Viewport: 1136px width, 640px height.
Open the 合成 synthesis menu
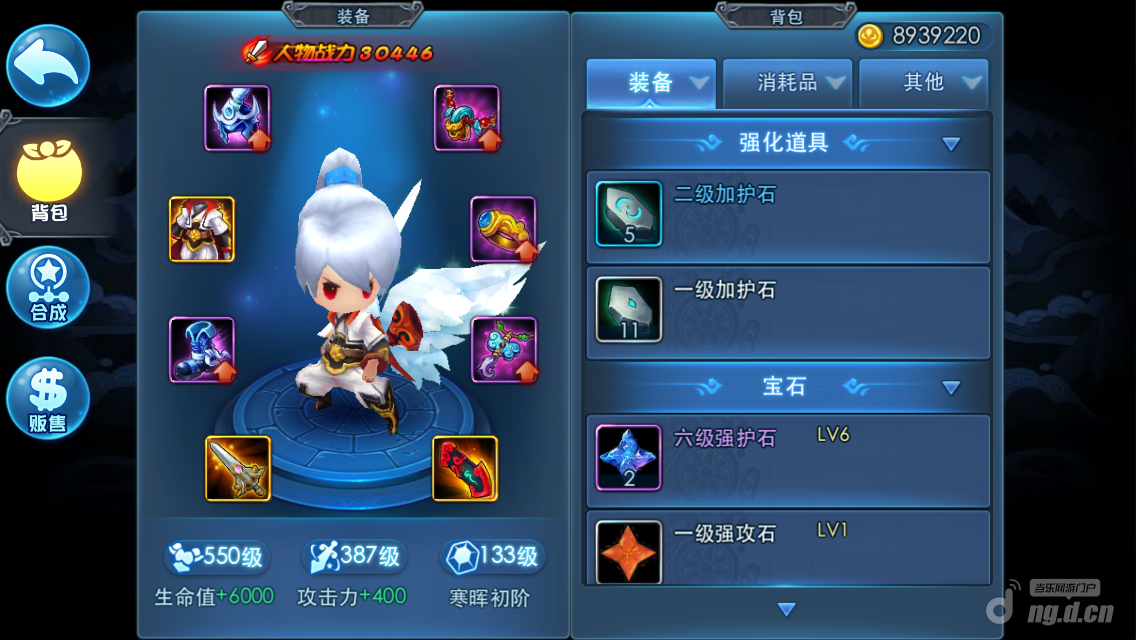point(48,288)
